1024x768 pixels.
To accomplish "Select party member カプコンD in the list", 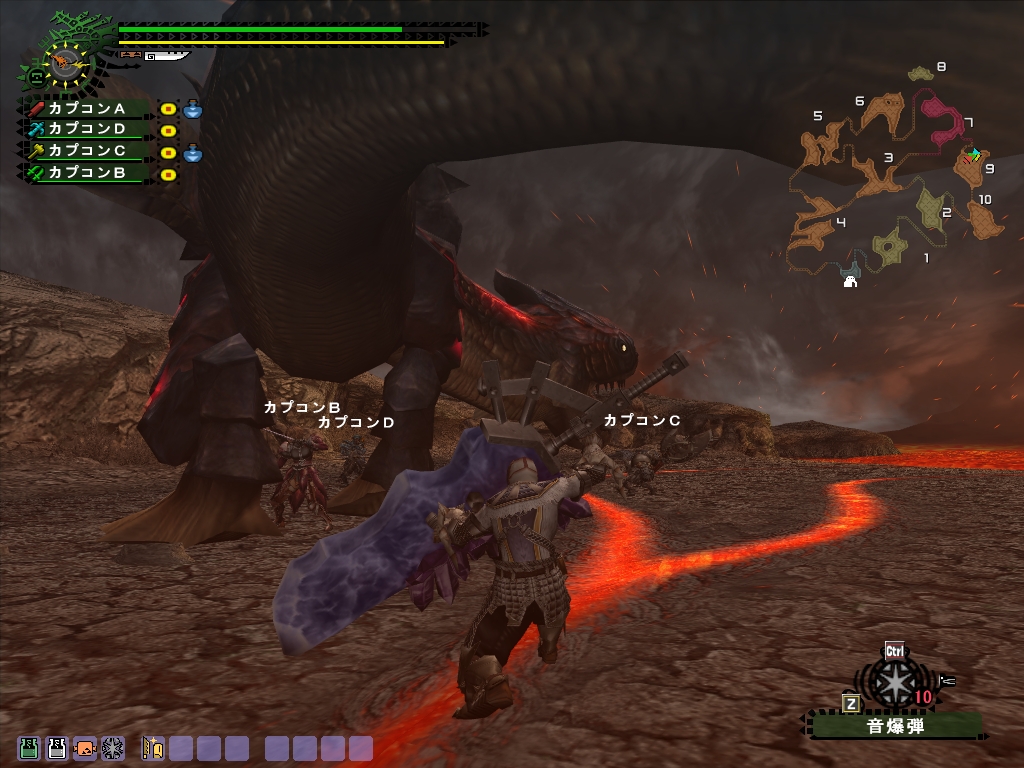I will (87, 129).
